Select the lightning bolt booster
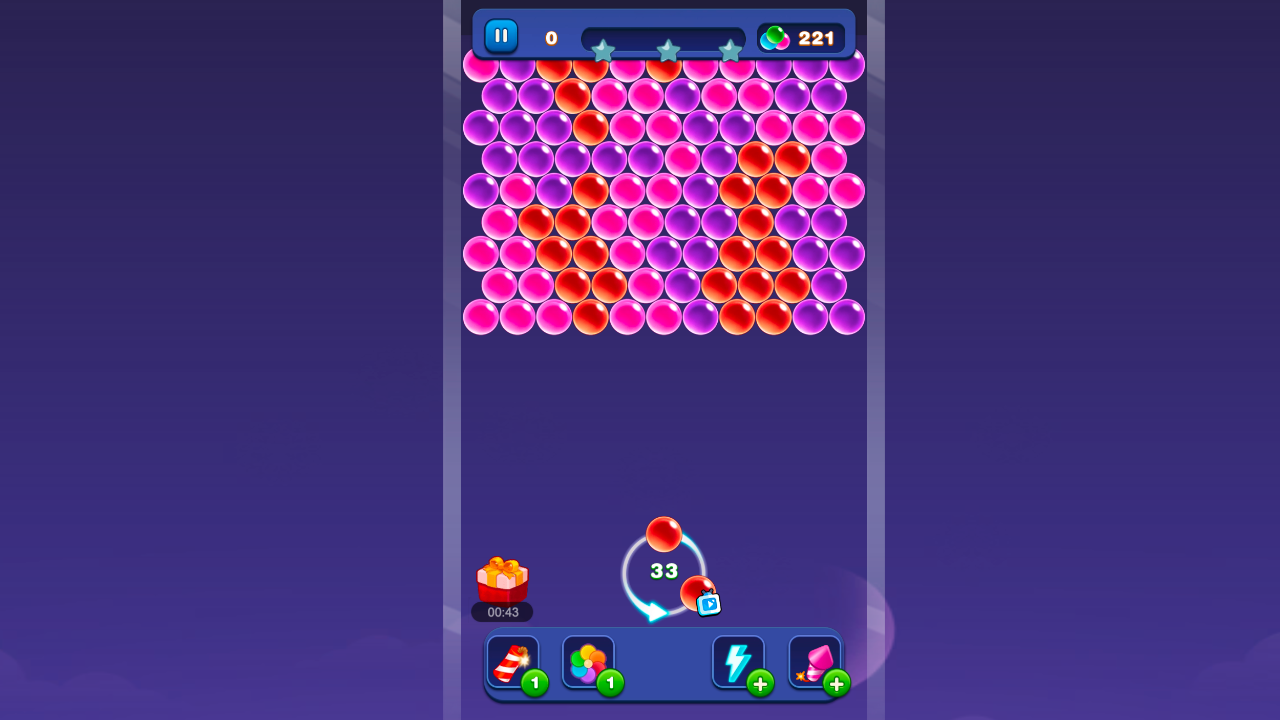This screenshot has width=1280, height=720. pos(738,660)
